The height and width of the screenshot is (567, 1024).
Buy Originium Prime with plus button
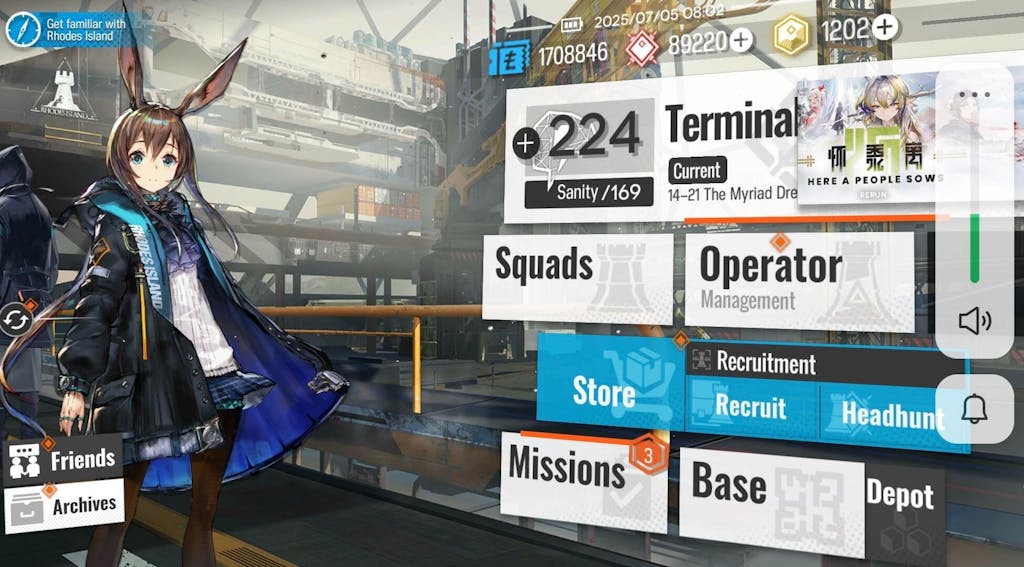(x=884, y=28)
